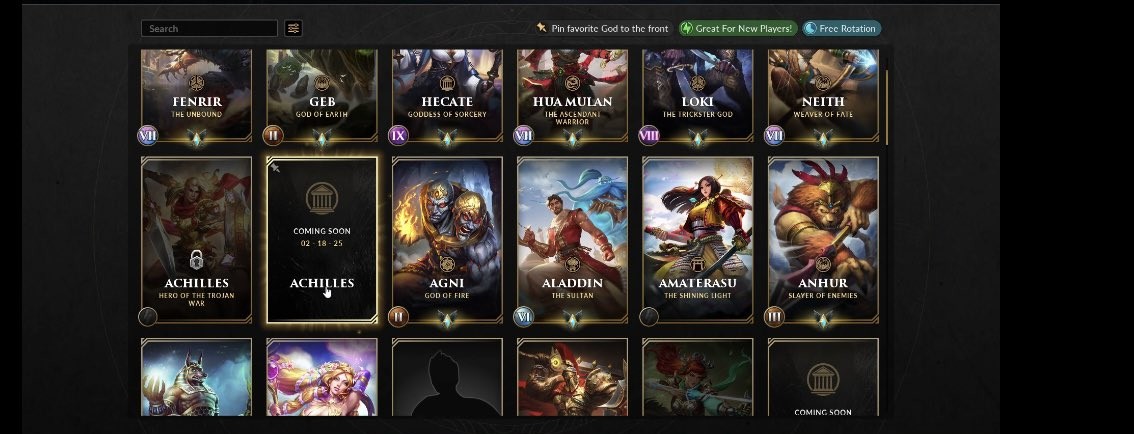This screenshot has width=1134, height=434.
Task: Pick Amaterasu, the Shining Light
Action: click(x=697, y=239)
